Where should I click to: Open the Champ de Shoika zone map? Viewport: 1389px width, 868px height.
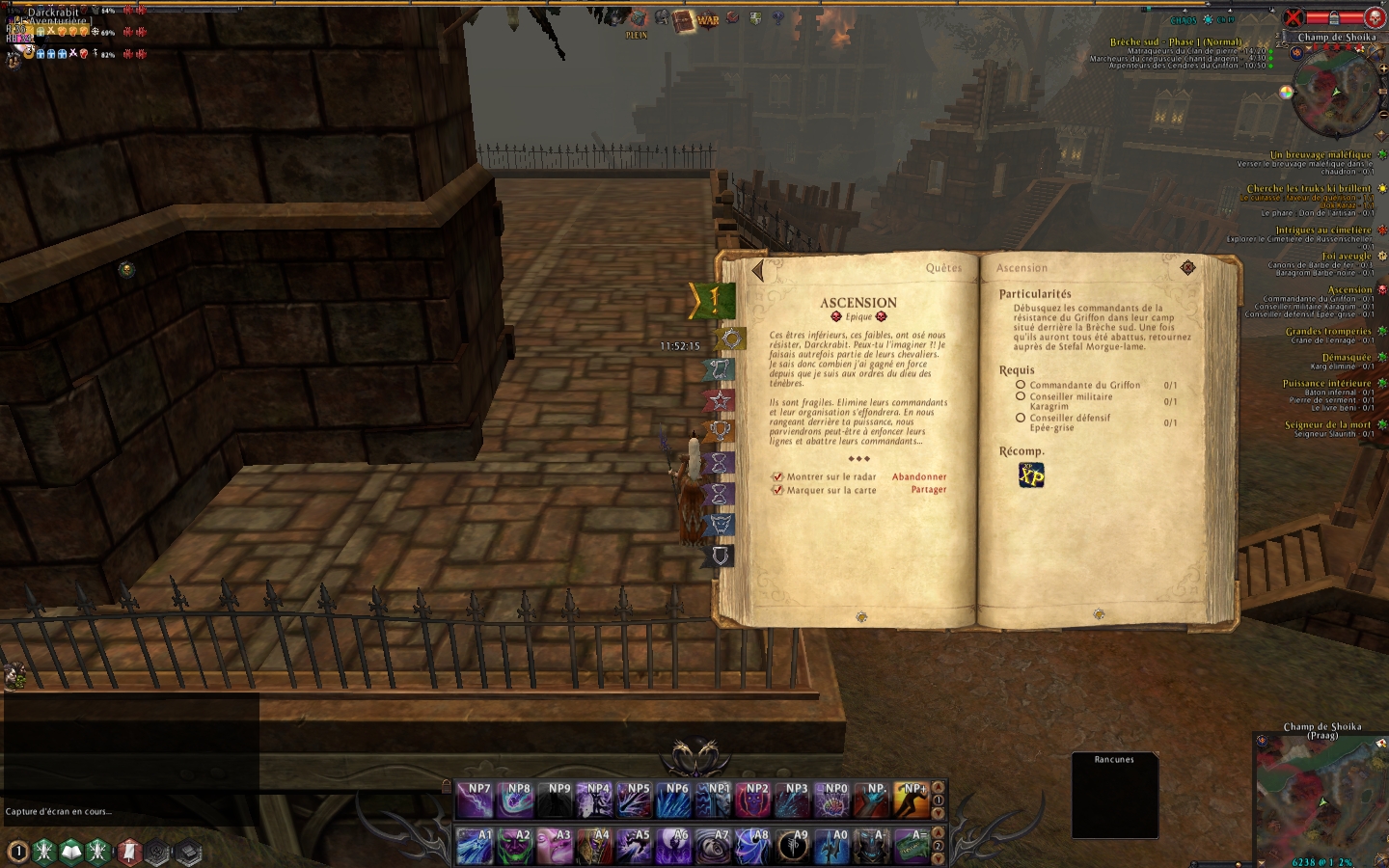tap(1321, 800)
